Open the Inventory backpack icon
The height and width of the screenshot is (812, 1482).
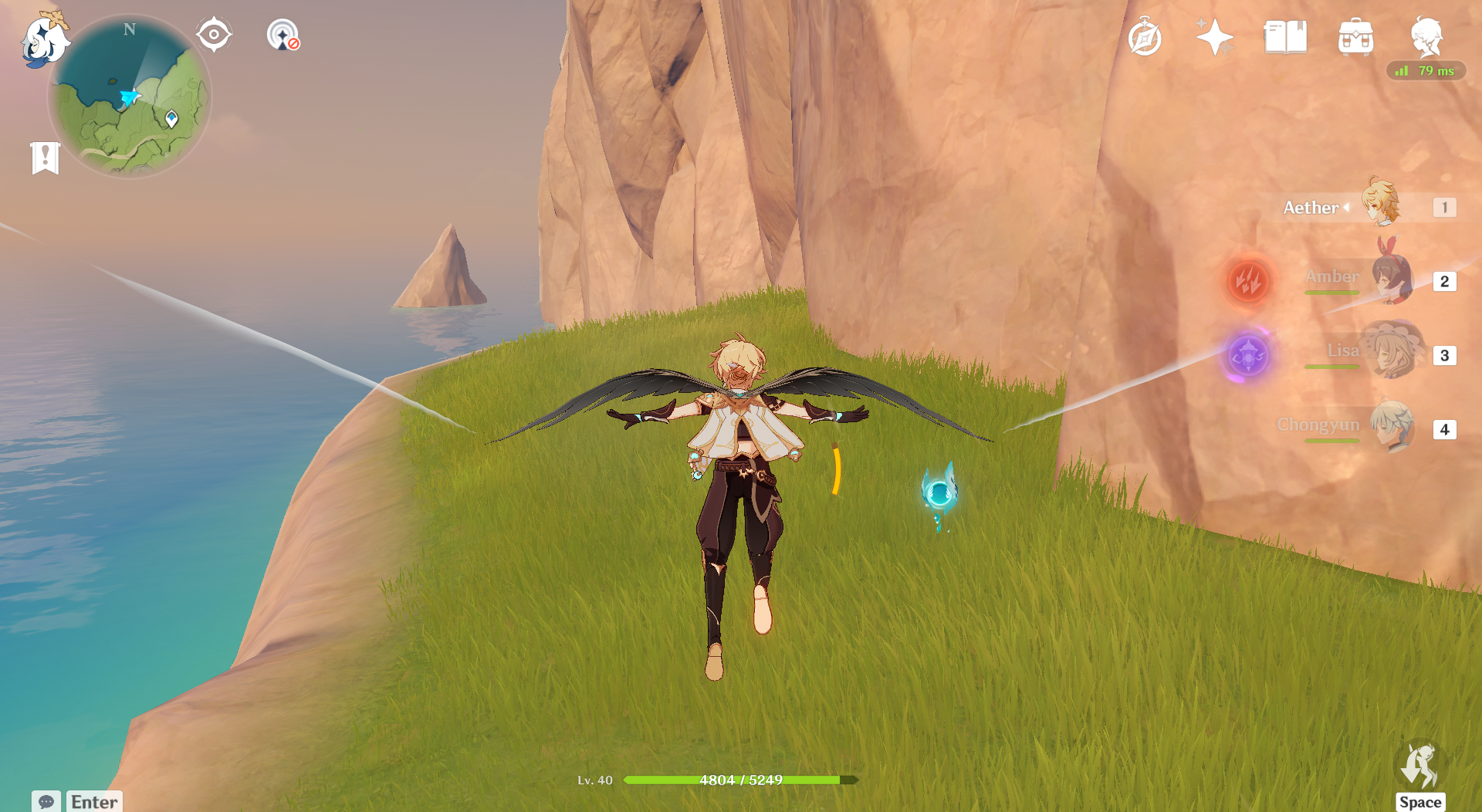tap(1355, 37)
